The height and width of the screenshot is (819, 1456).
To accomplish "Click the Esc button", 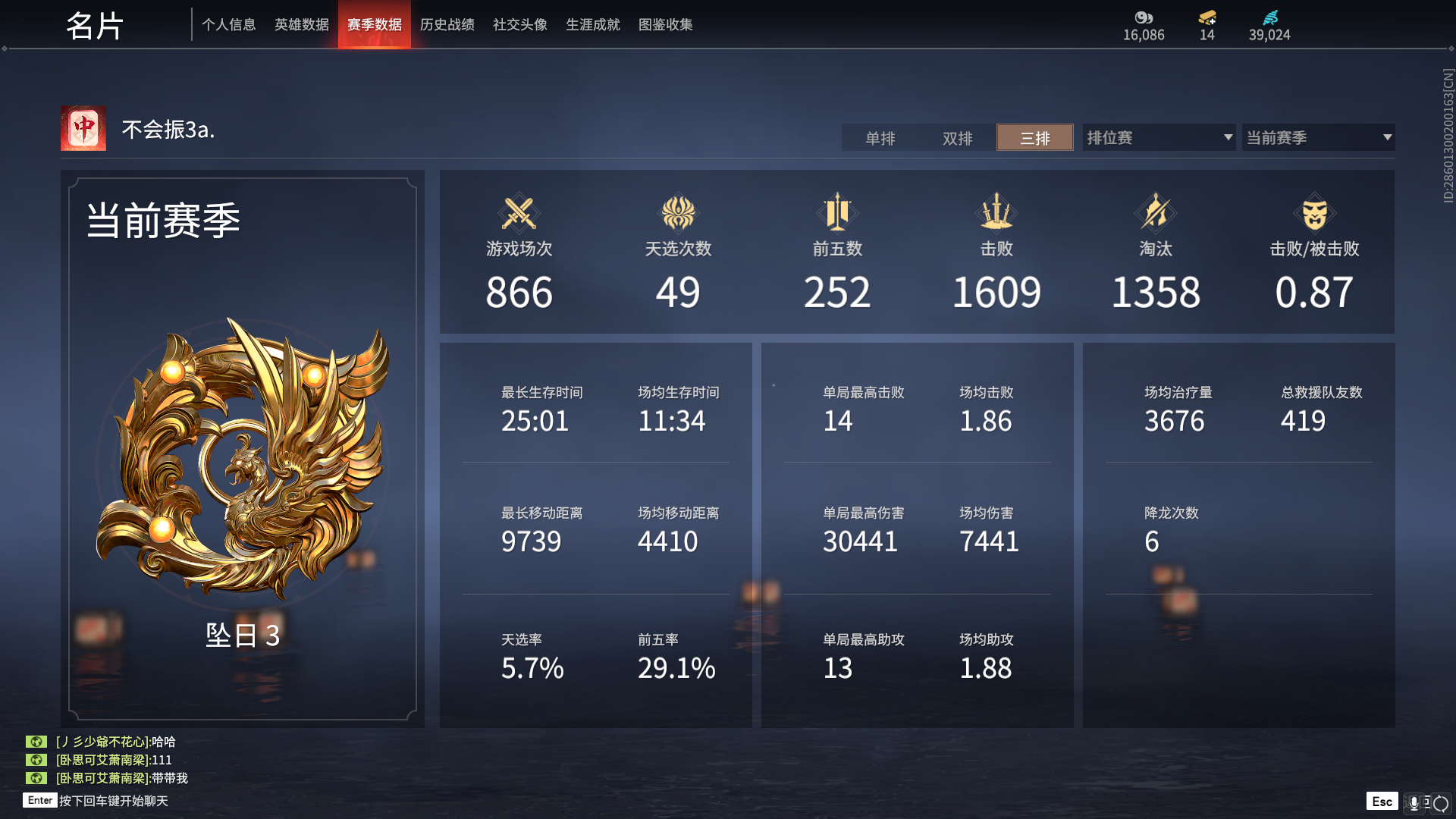I will [1382, 801].
